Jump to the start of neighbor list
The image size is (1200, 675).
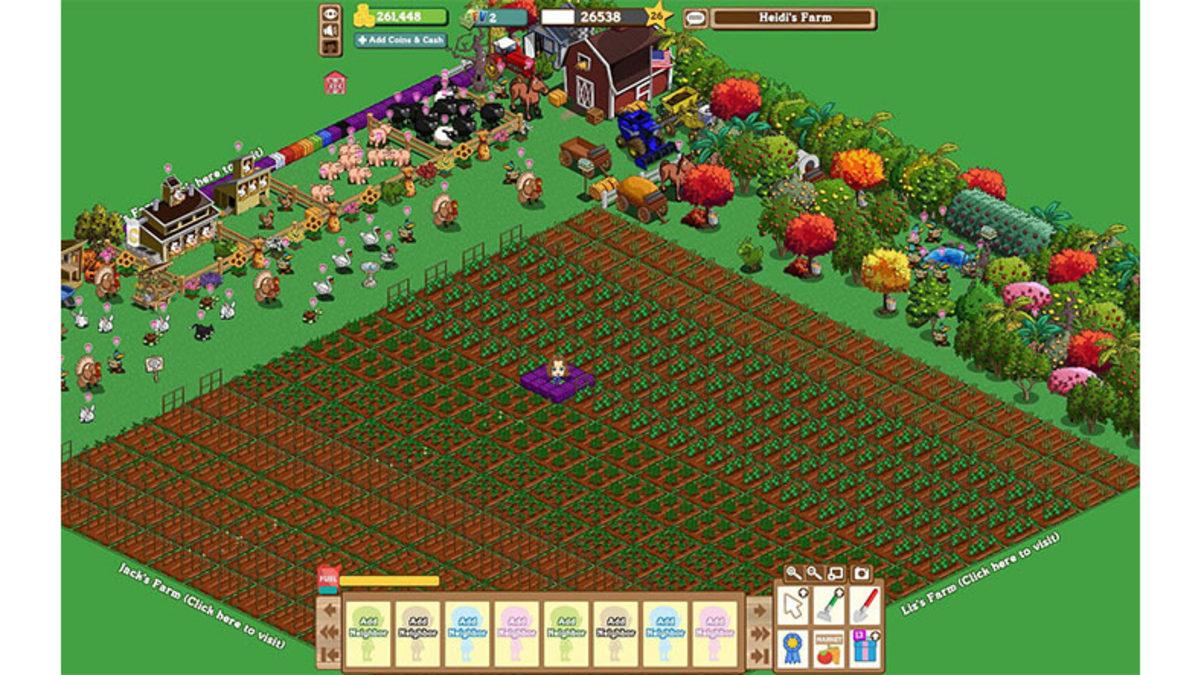(328, 657)
